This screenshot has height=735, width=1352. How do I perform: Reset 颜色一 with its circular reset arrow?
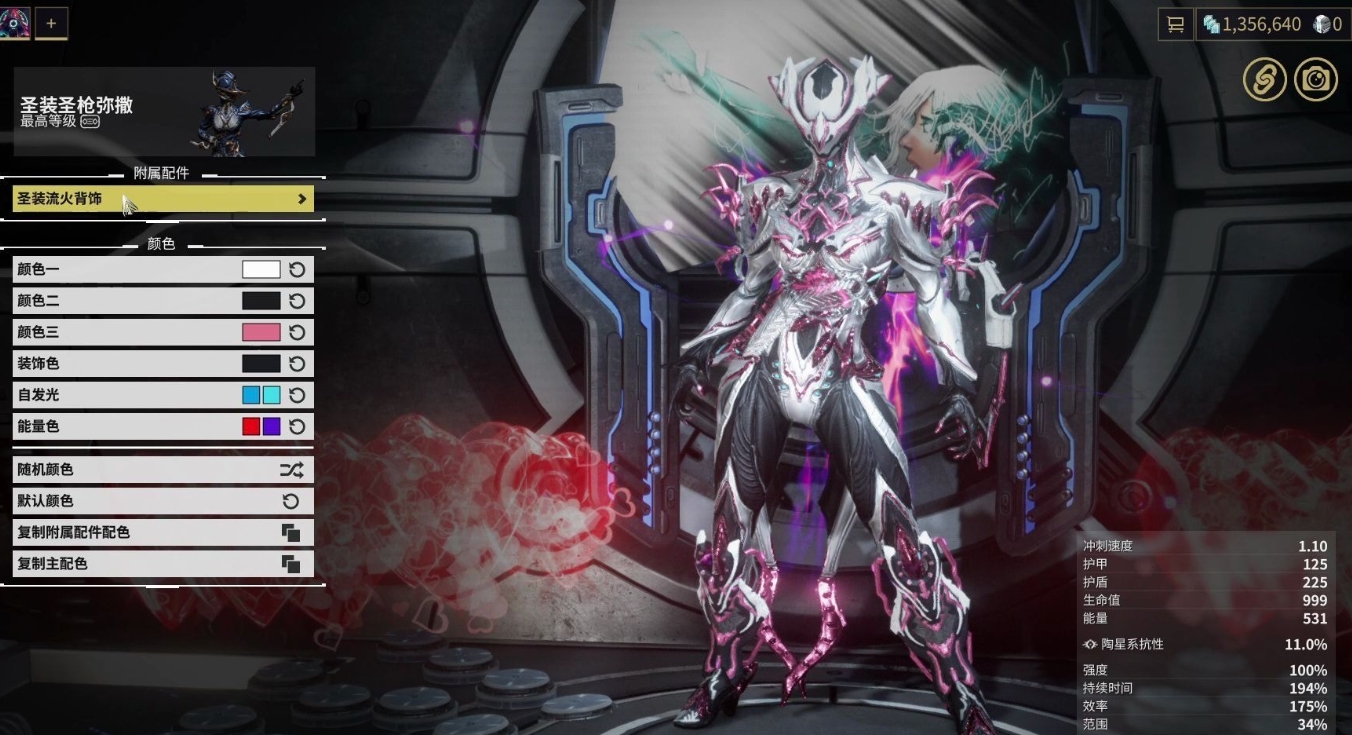pos(296,268)
